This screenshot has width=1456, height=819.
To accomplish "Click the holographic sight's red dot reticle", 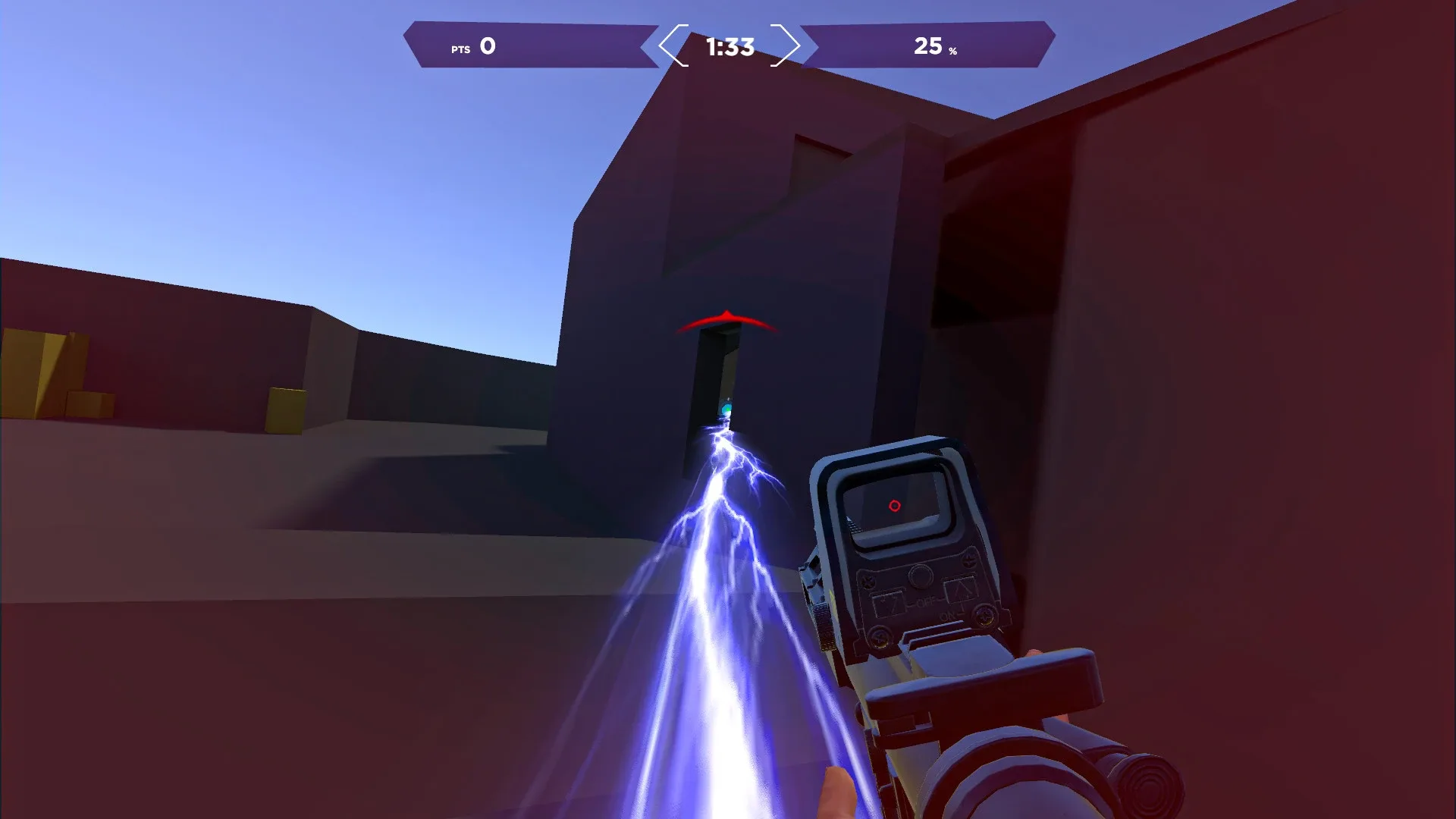I will (894, 506).
